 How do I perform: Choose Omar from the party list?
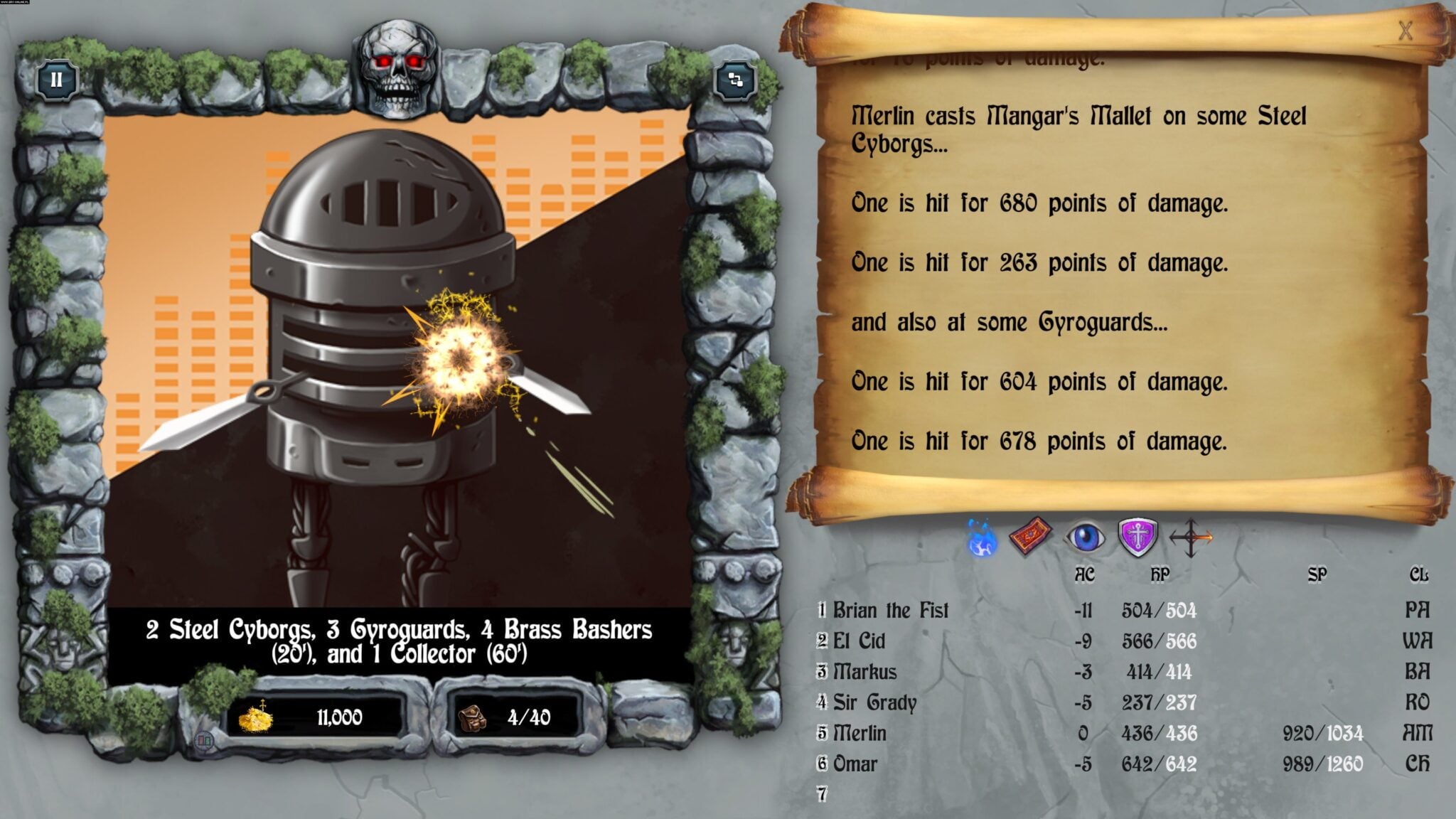click(x=855, y=764)
